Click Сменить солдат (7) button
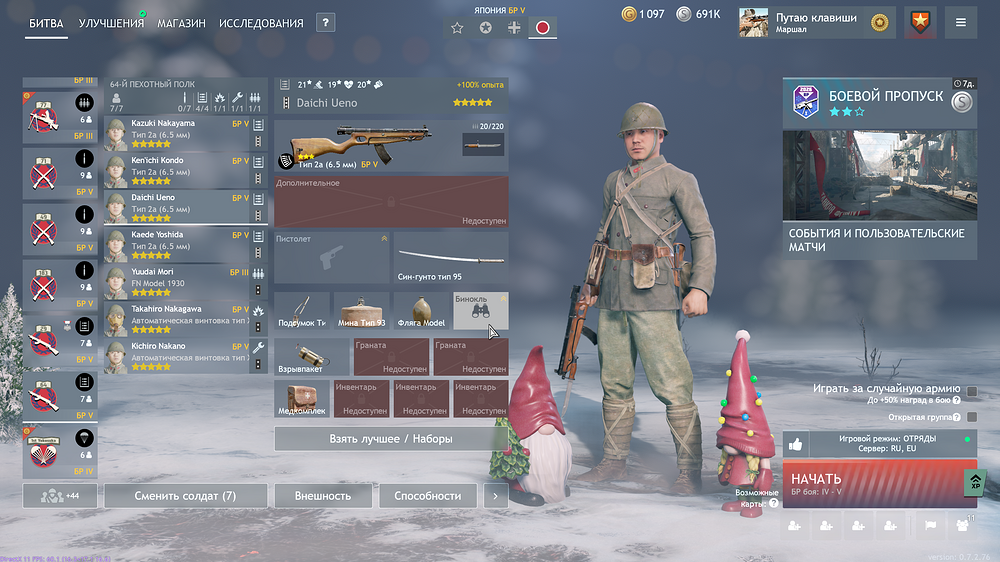This screenshot has height=562, width=1000. [186, 495]
